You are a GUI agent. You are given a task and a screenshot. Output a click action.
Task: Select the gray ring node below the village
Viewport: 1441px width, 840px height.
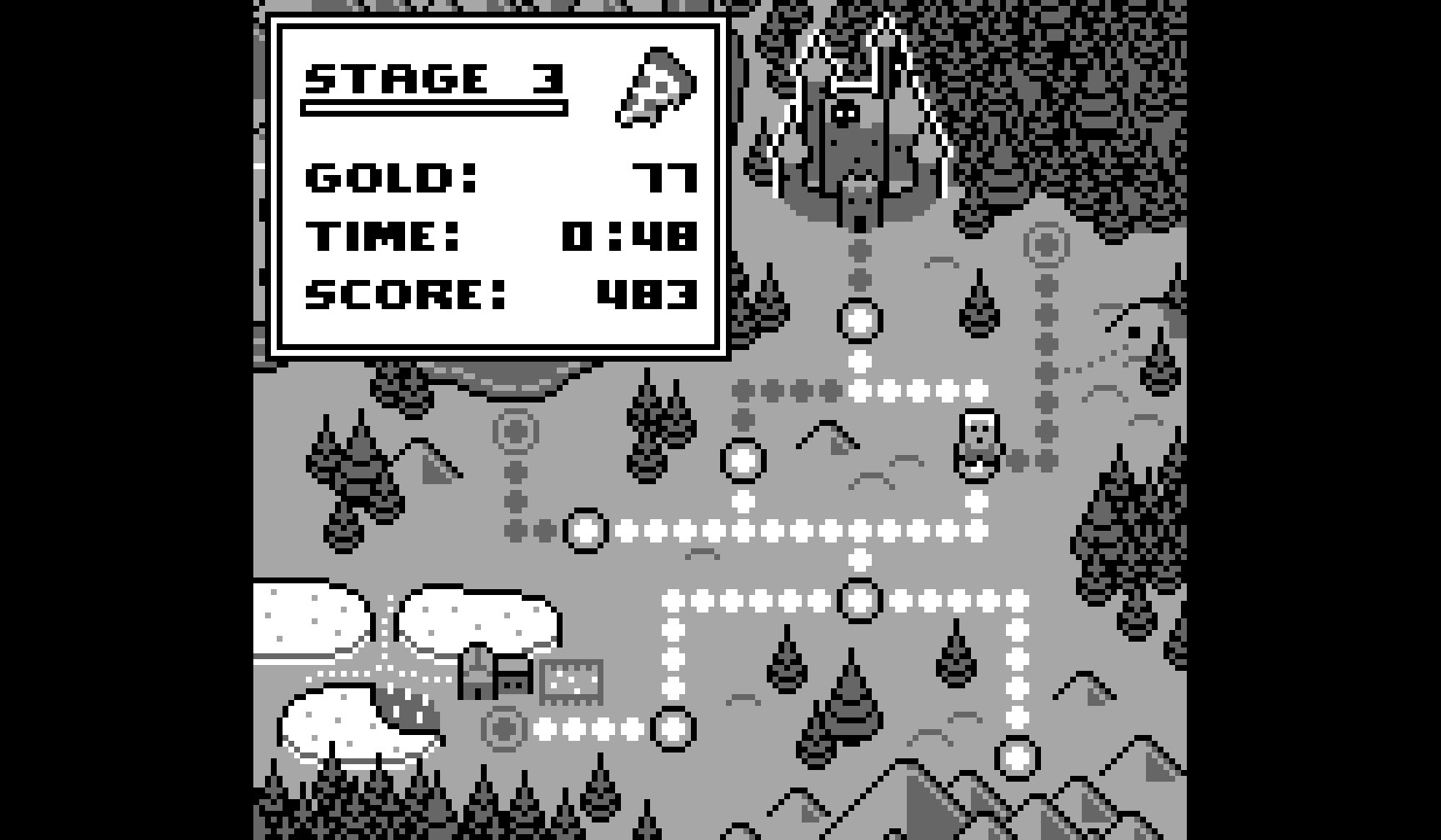click(x=504, y=729)
